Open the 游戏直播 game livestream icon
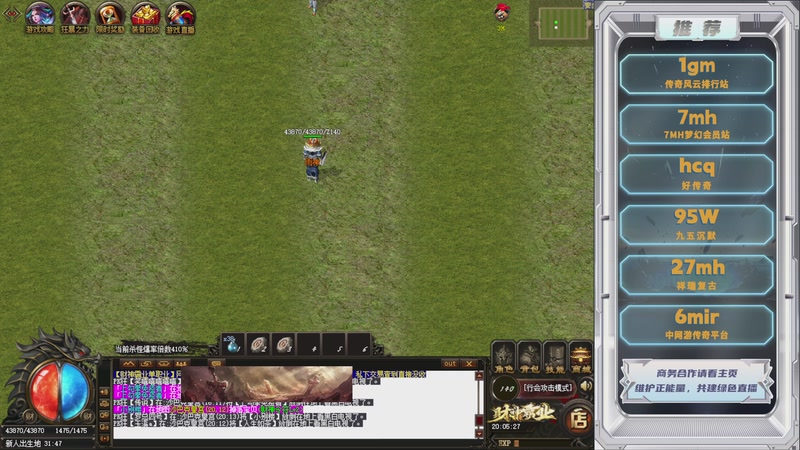Image resolution: width=800 pixels, height=450 pixels. coord(180,14)
